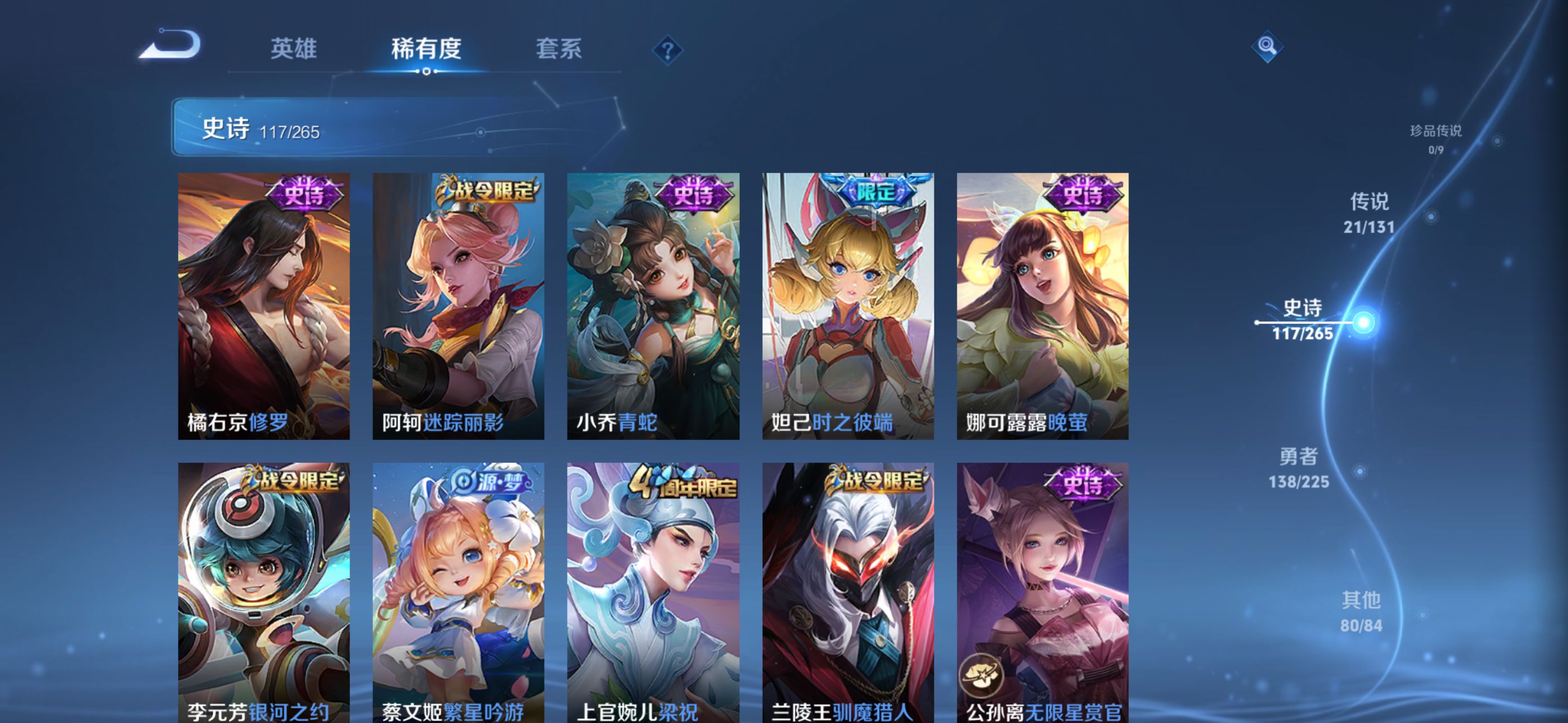Go back using the return arrow
The image size is (1568, 723).
tap(171, 45)
